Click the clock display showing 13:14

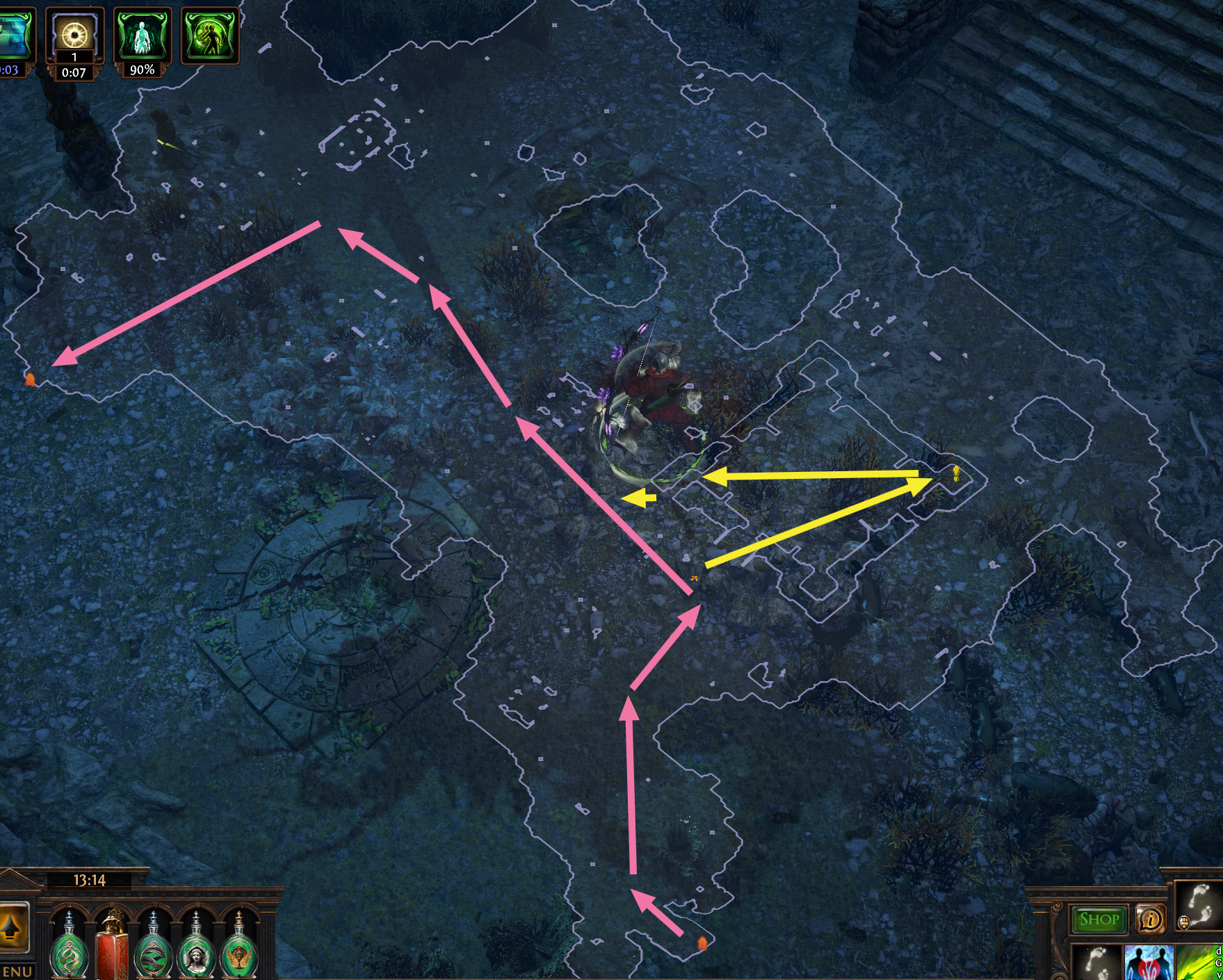[x=90, y=881]
